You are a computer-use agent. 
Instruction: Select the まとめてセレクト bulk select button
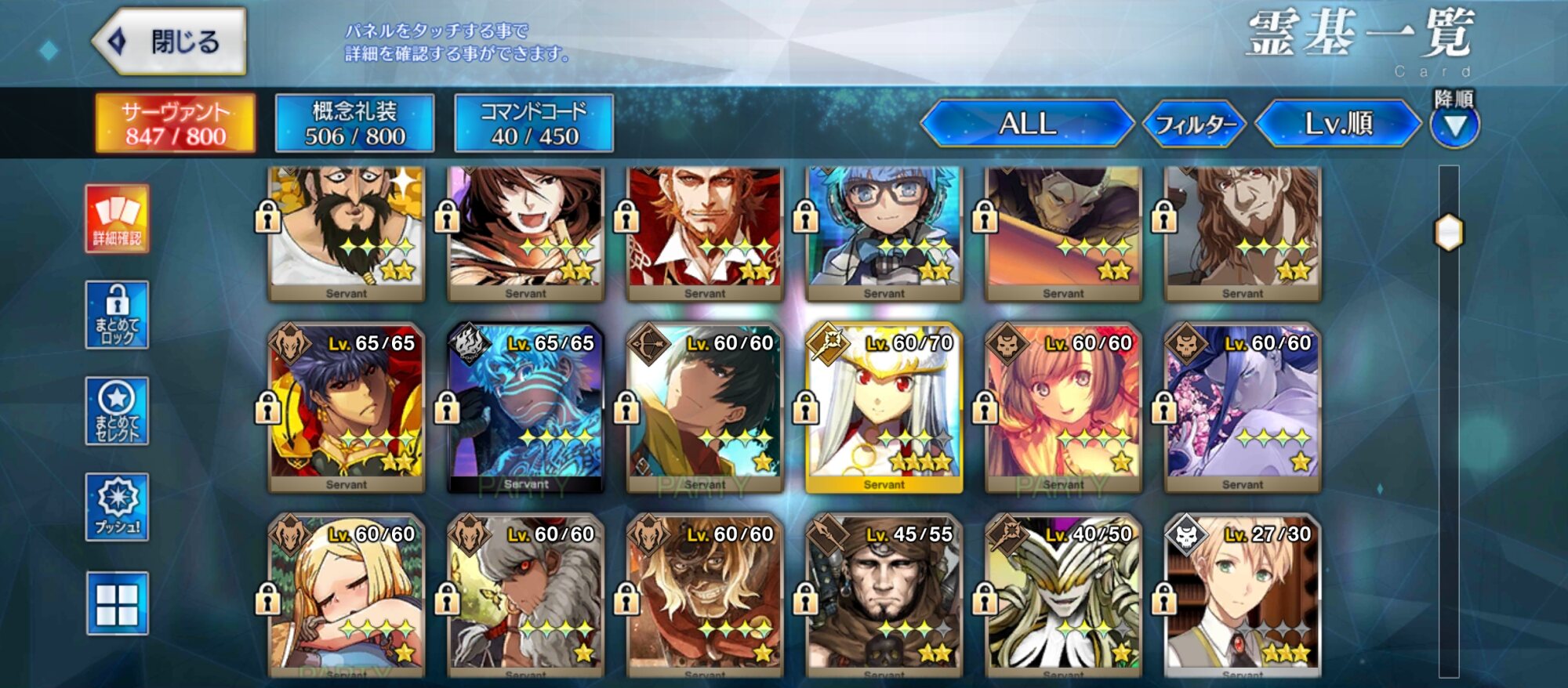click(117, 411)
